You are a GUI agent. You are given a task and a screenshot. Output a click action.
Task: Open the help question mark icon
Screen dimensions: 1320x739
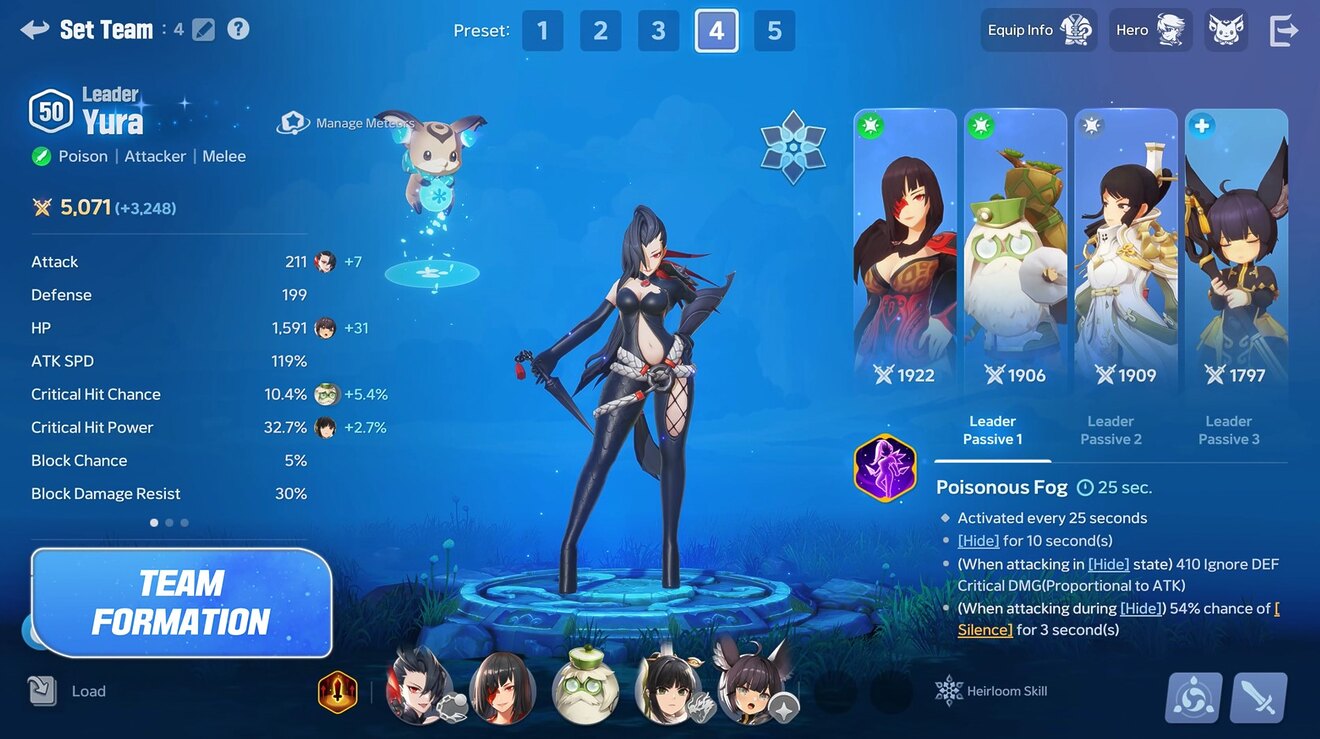pos(238,29)
